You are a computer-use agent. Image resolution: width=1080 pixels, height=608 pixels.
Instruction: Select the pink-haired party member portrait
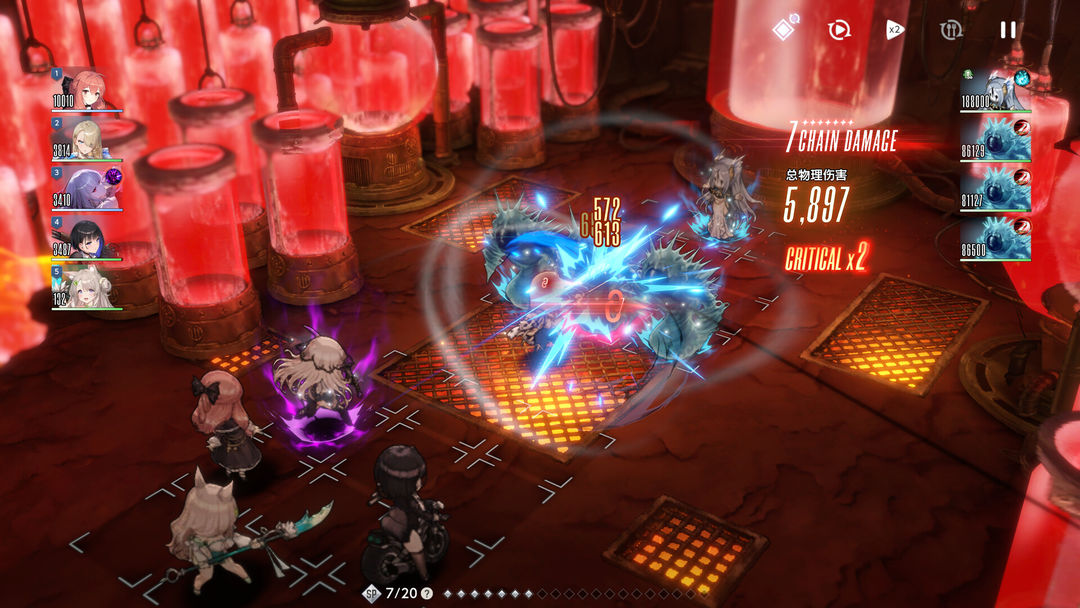click(x=88, y=89)
